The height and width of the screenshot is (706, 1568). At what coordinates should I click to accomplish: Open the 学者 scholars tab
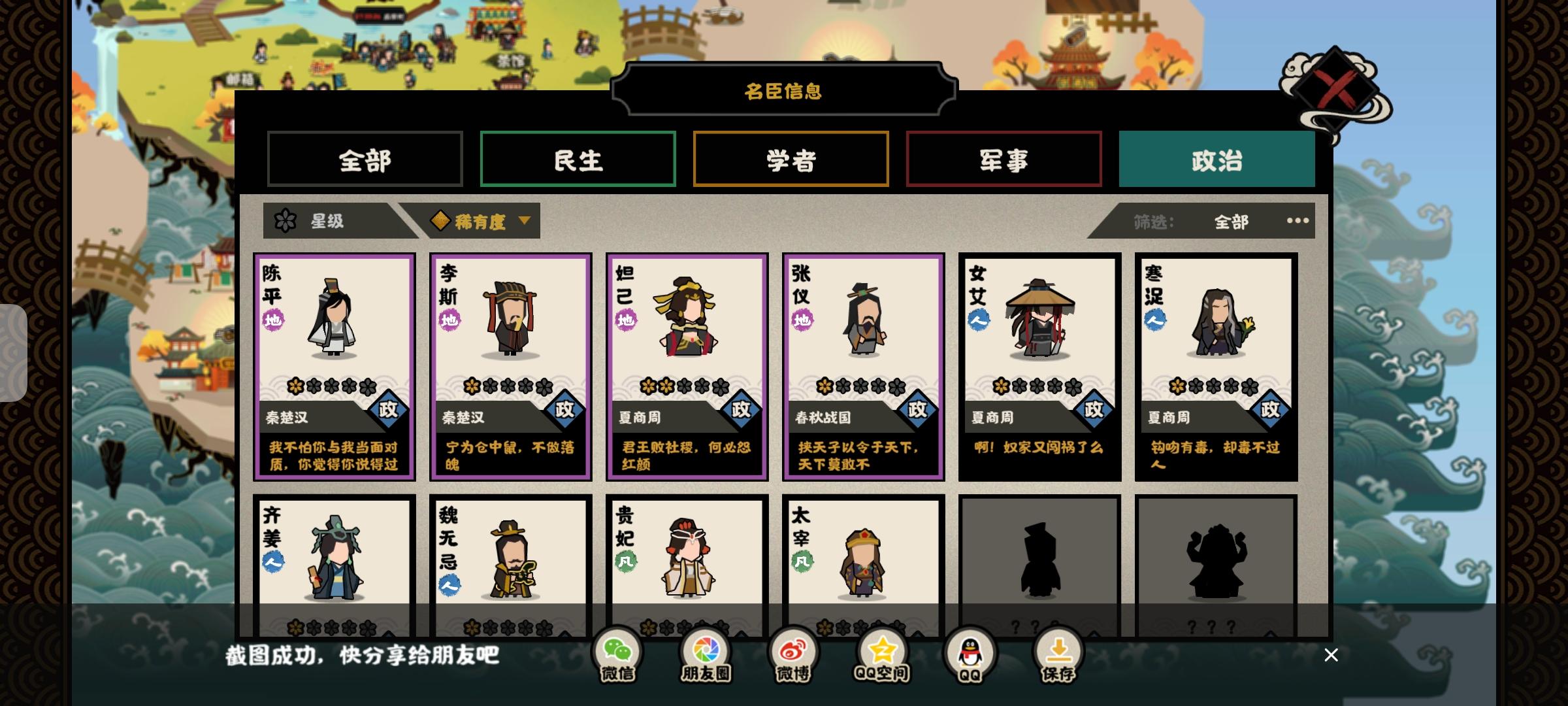[791, 159]
